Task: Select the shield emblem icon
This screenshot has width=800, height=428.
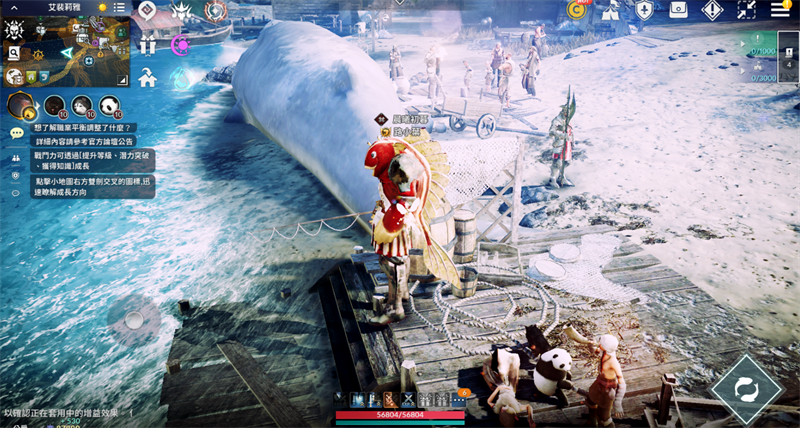Action: tap(645, 10)
